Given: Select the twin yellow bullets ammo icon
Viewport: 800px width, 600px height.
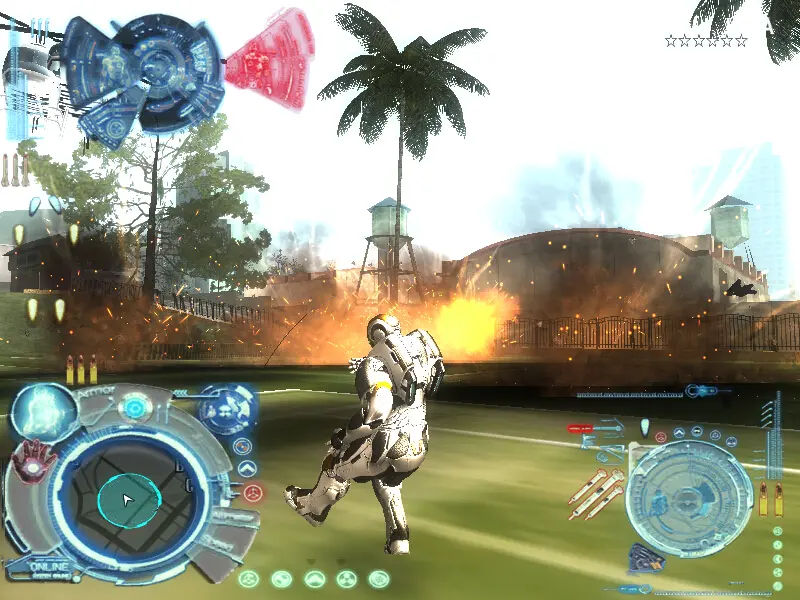Looking at the screenshot, I should (x=770, y=498).
